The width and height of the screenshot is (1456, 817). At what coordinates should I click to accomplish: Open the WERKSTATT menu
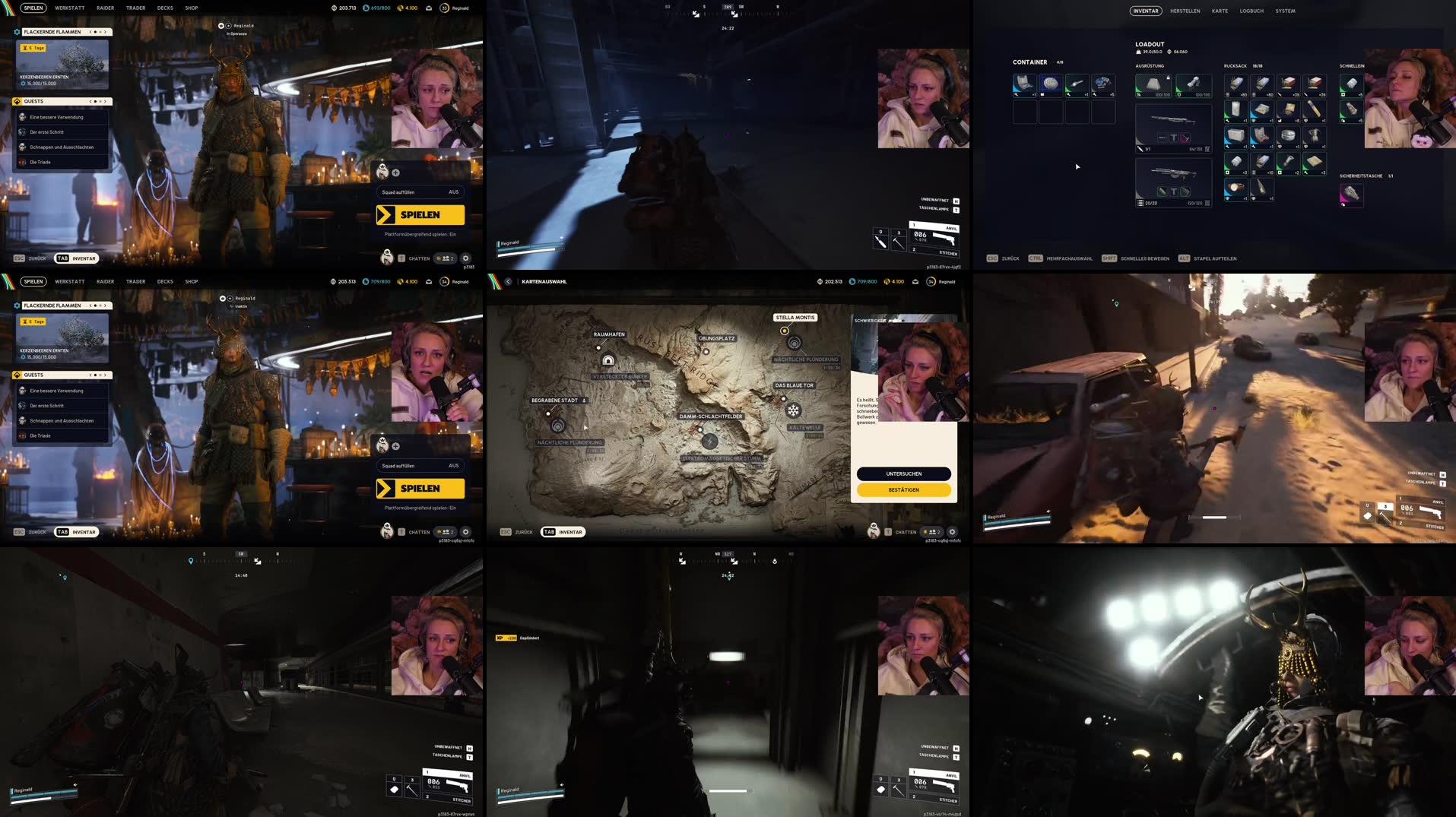(69, 8)
